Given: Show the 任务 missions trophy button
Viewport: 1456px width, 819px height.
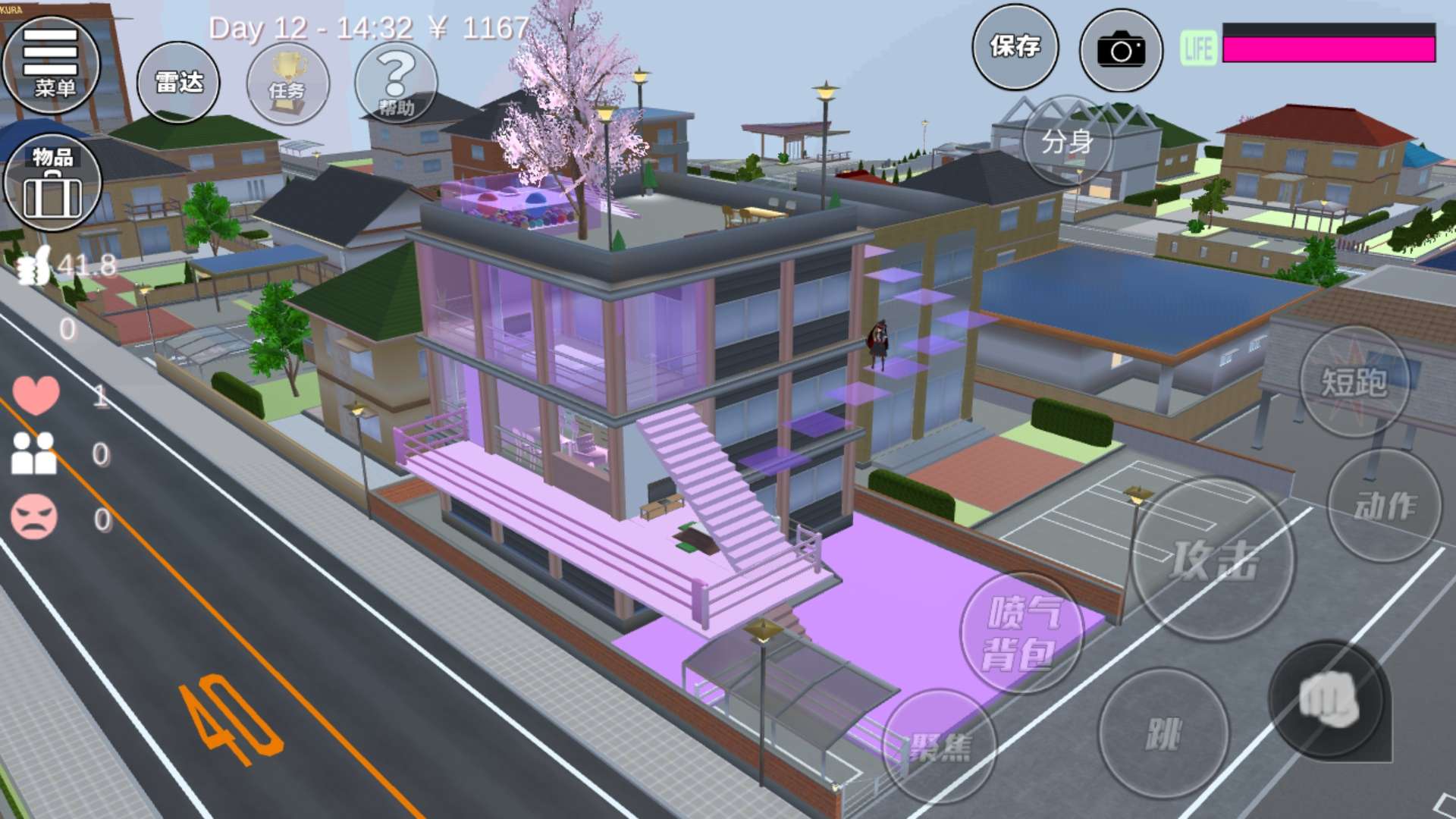Looking at the screenshot, I should click(287, 83).
